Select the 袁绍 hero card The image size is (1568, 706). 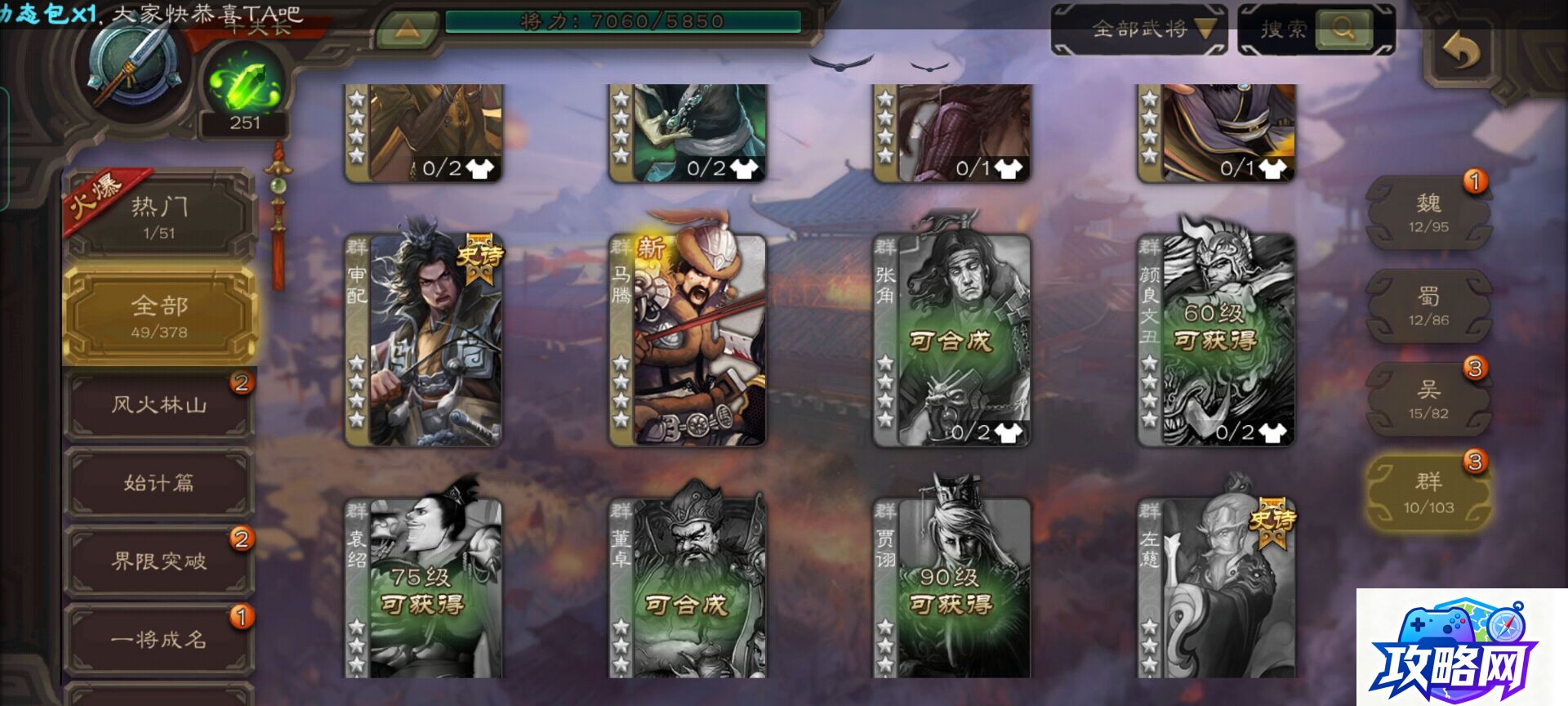coord(423,588)
